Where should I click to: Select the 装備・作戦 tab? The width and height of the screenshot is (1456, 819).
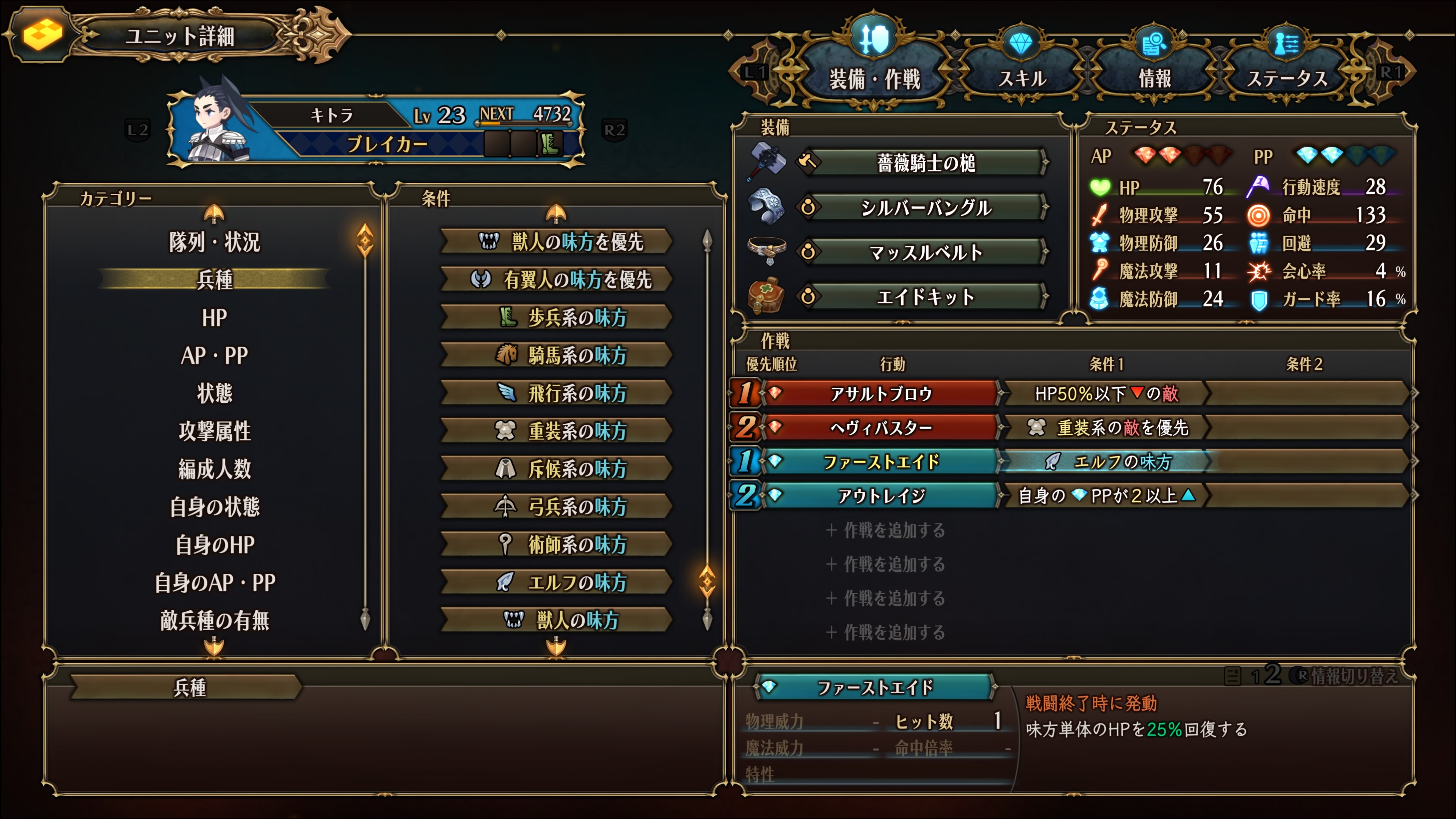(874, 78)
